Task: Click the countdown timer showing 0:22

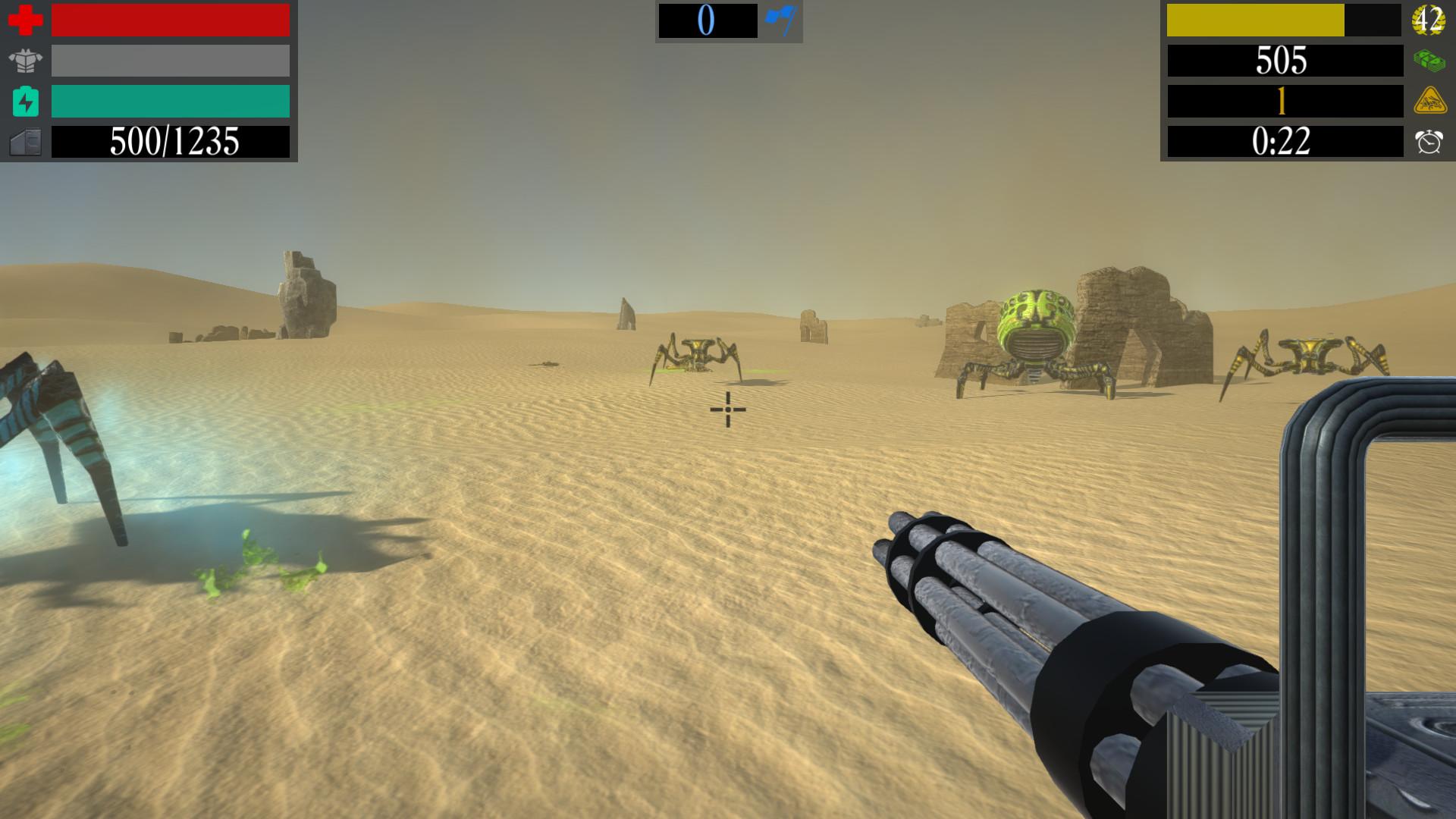Action: click(1282, 142)
